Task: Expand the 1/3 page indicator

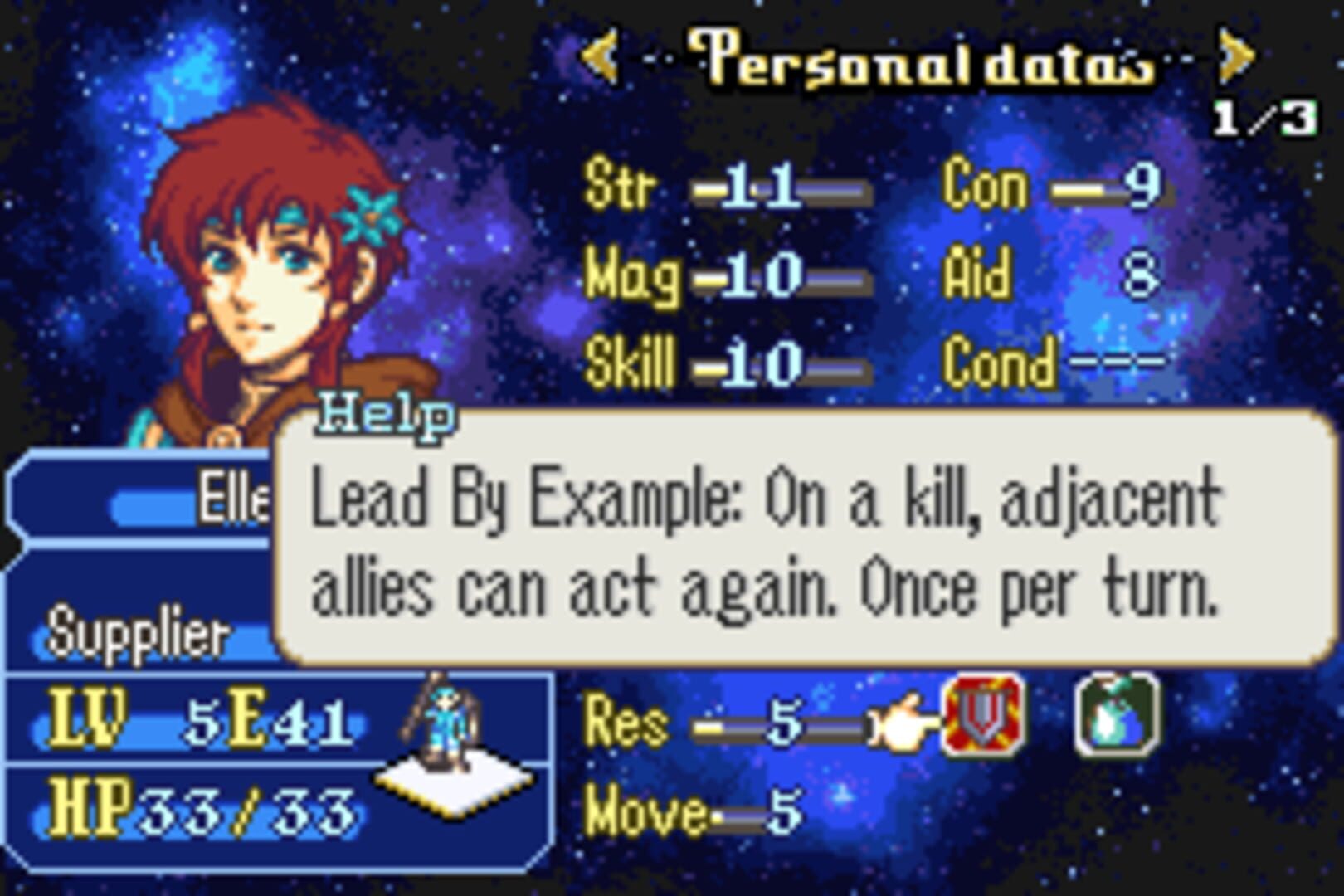Action: [x=1264, y=118]
